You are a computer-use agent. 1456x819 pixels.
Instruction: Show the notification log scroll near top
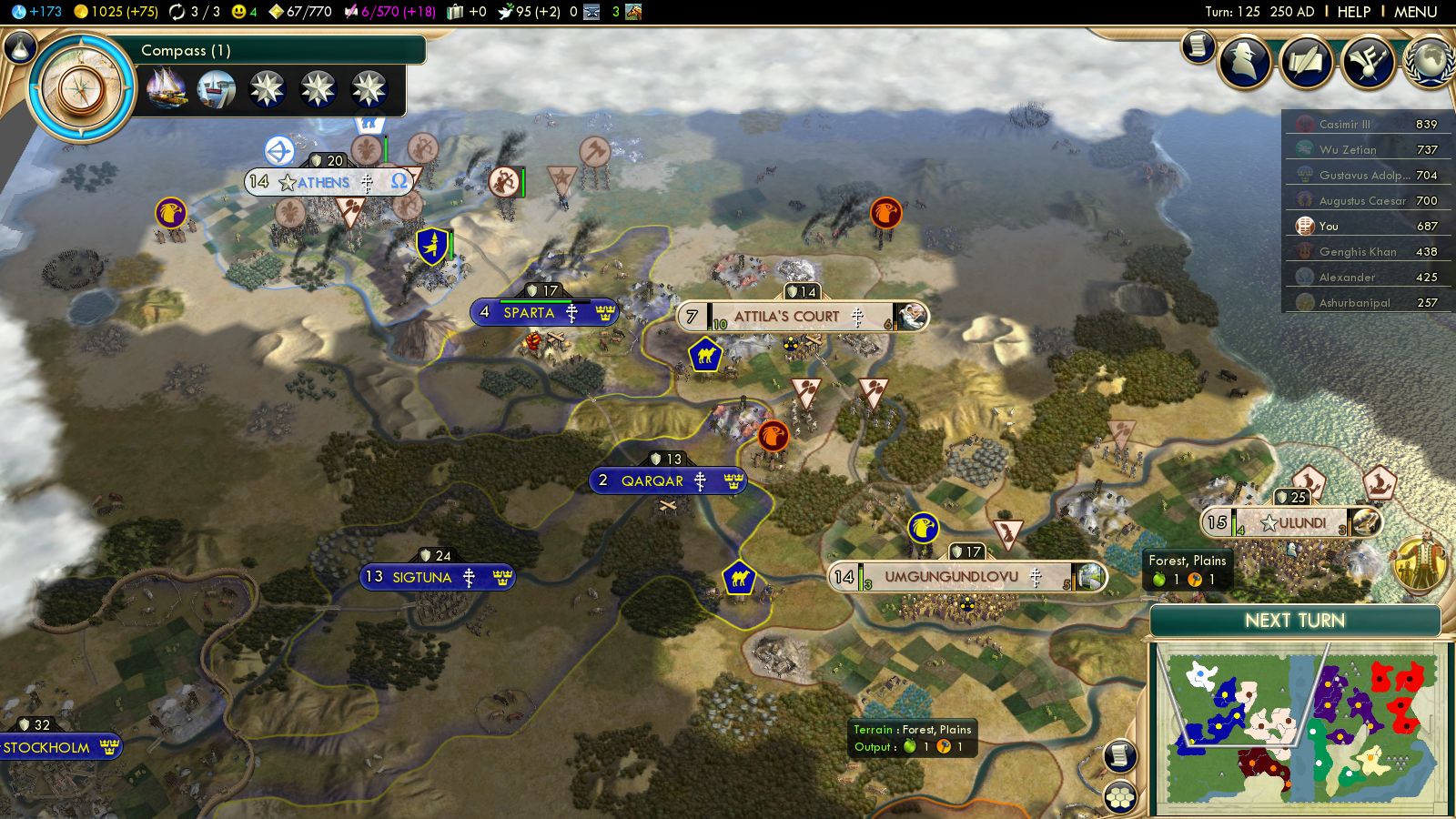click(1198, 45)
